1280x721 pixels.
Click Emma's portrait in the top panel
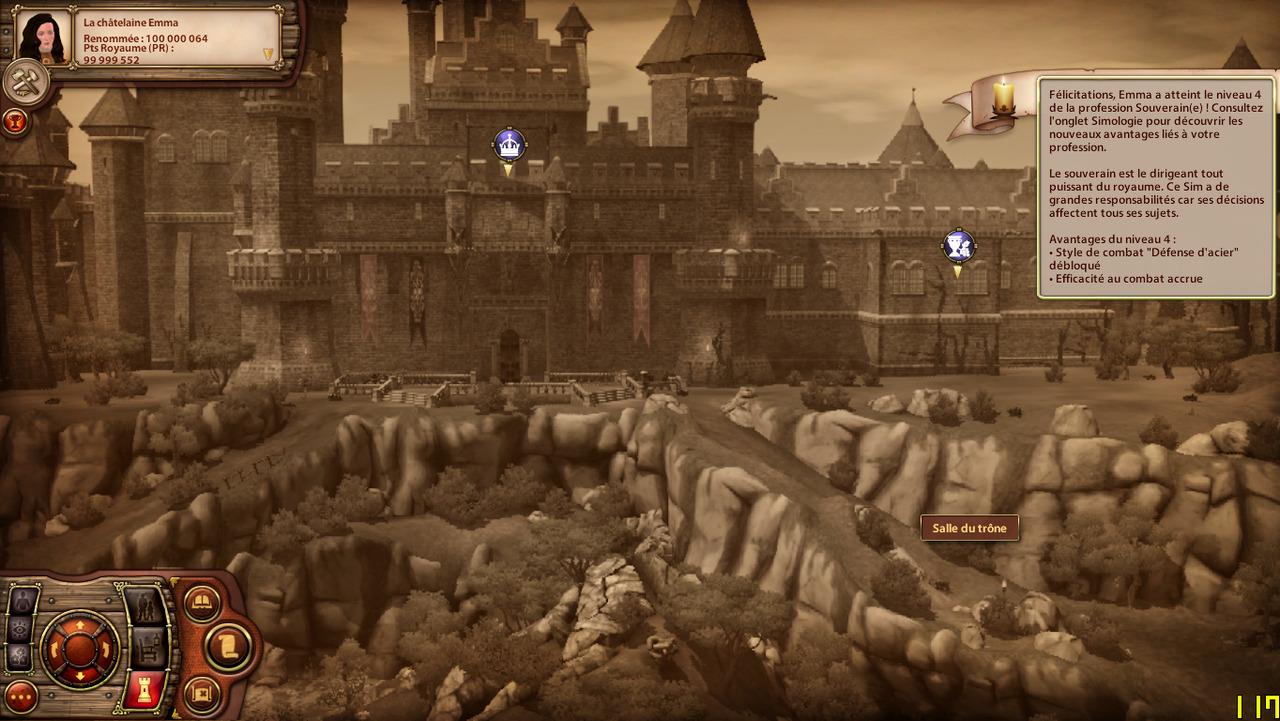(44, 38)
